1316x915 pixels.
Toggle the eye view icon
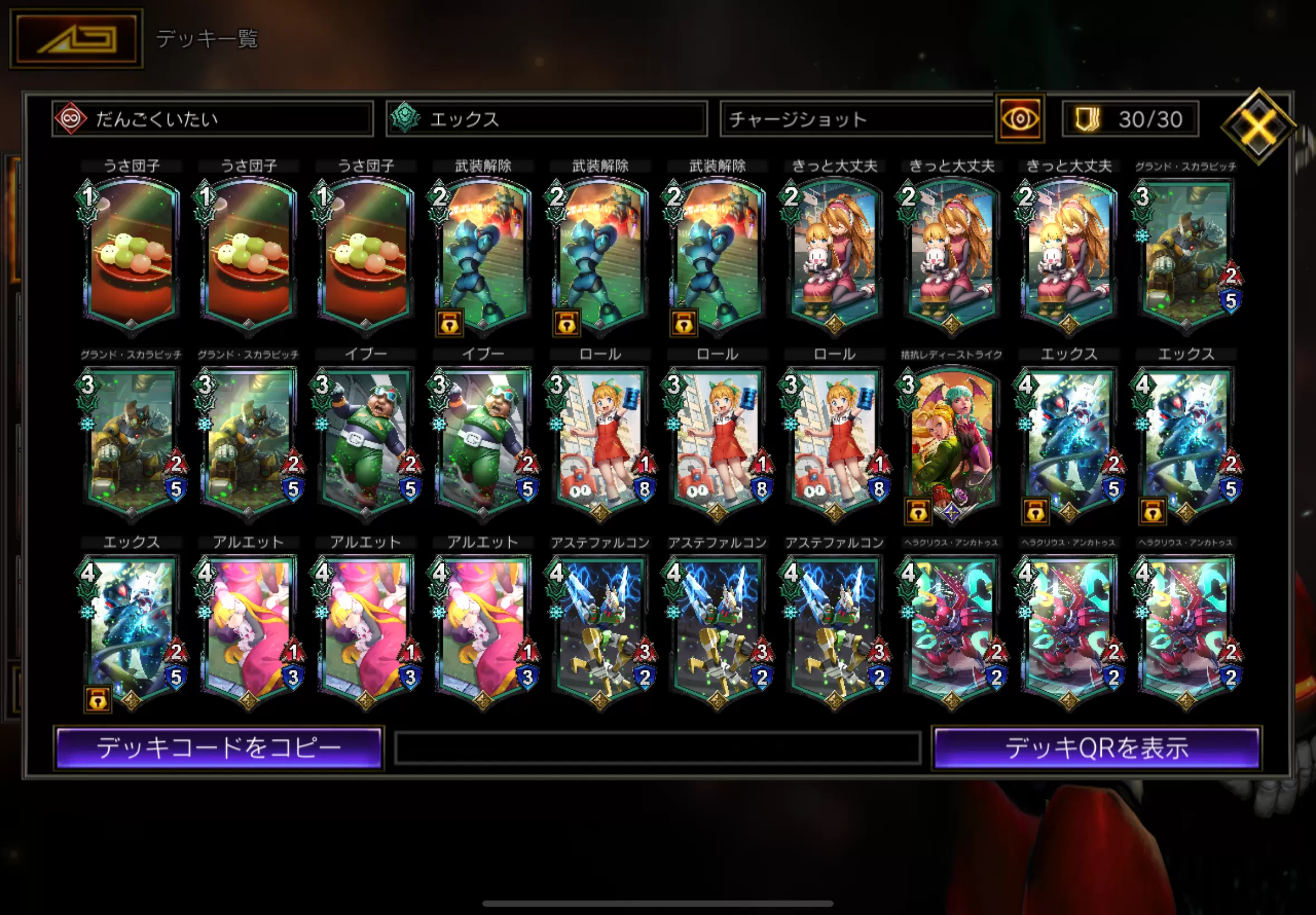coord(1020,119)
